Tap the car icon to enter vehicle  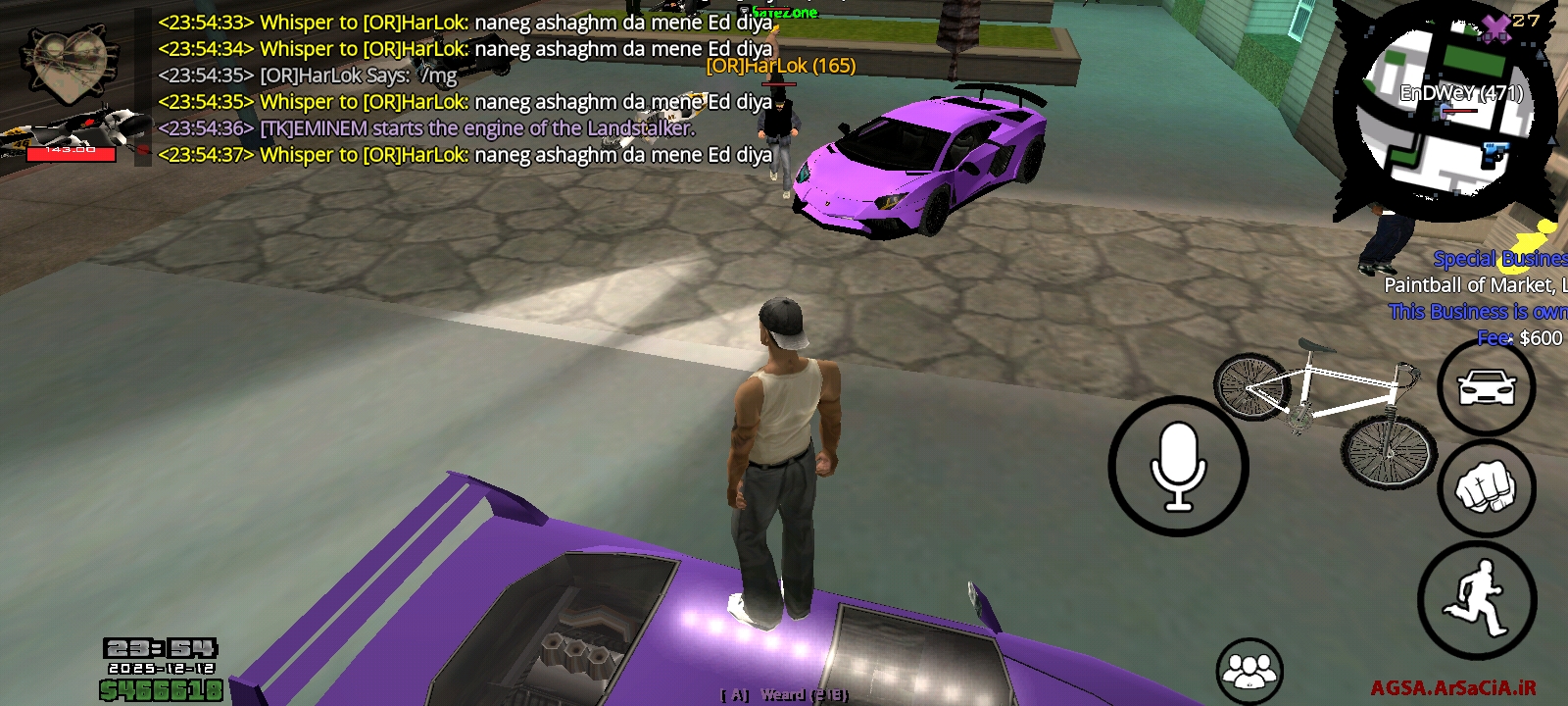(1486, 387)
